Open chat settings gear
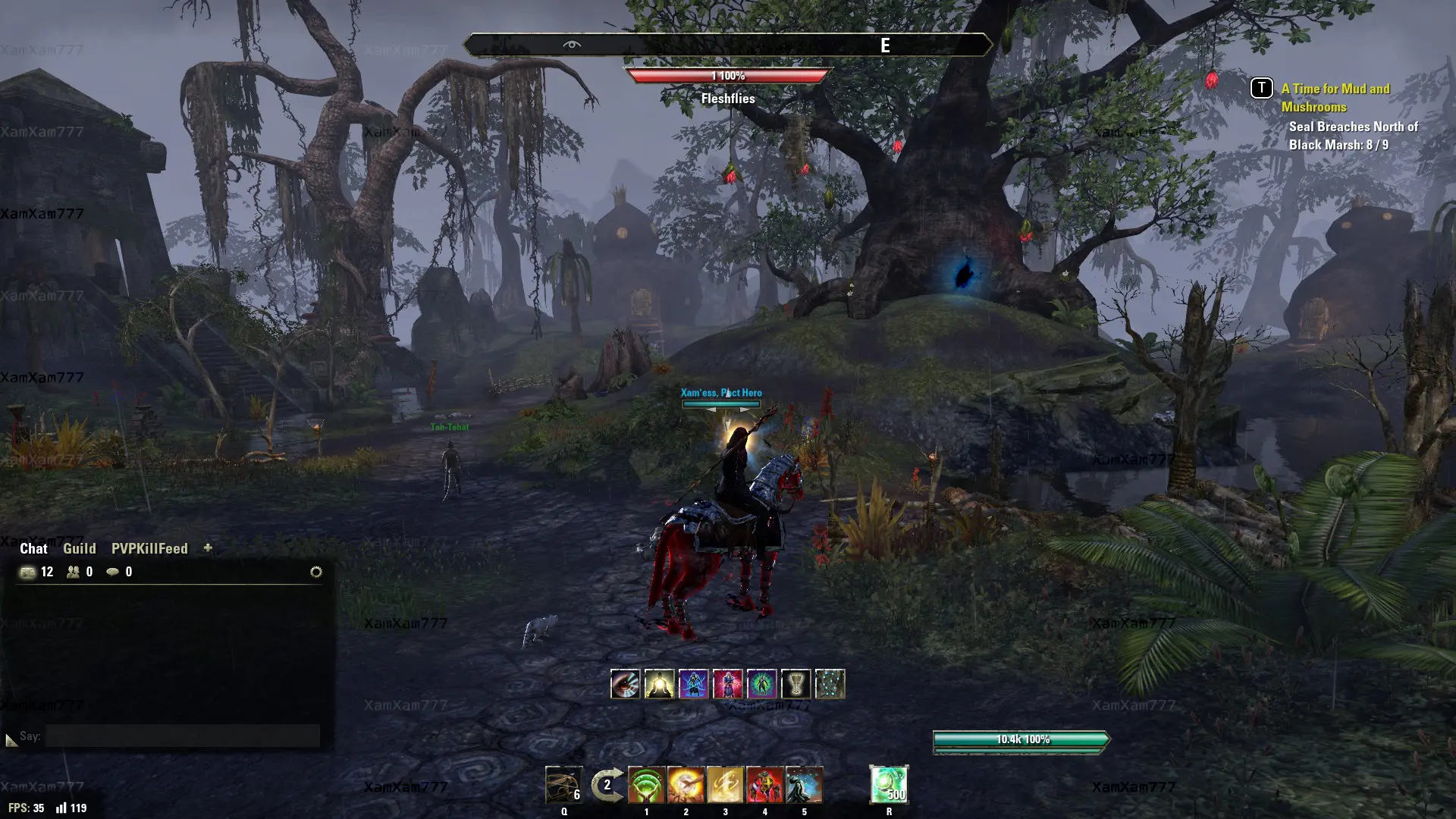This screenshot has height=819, width=1456. point(316,572)
